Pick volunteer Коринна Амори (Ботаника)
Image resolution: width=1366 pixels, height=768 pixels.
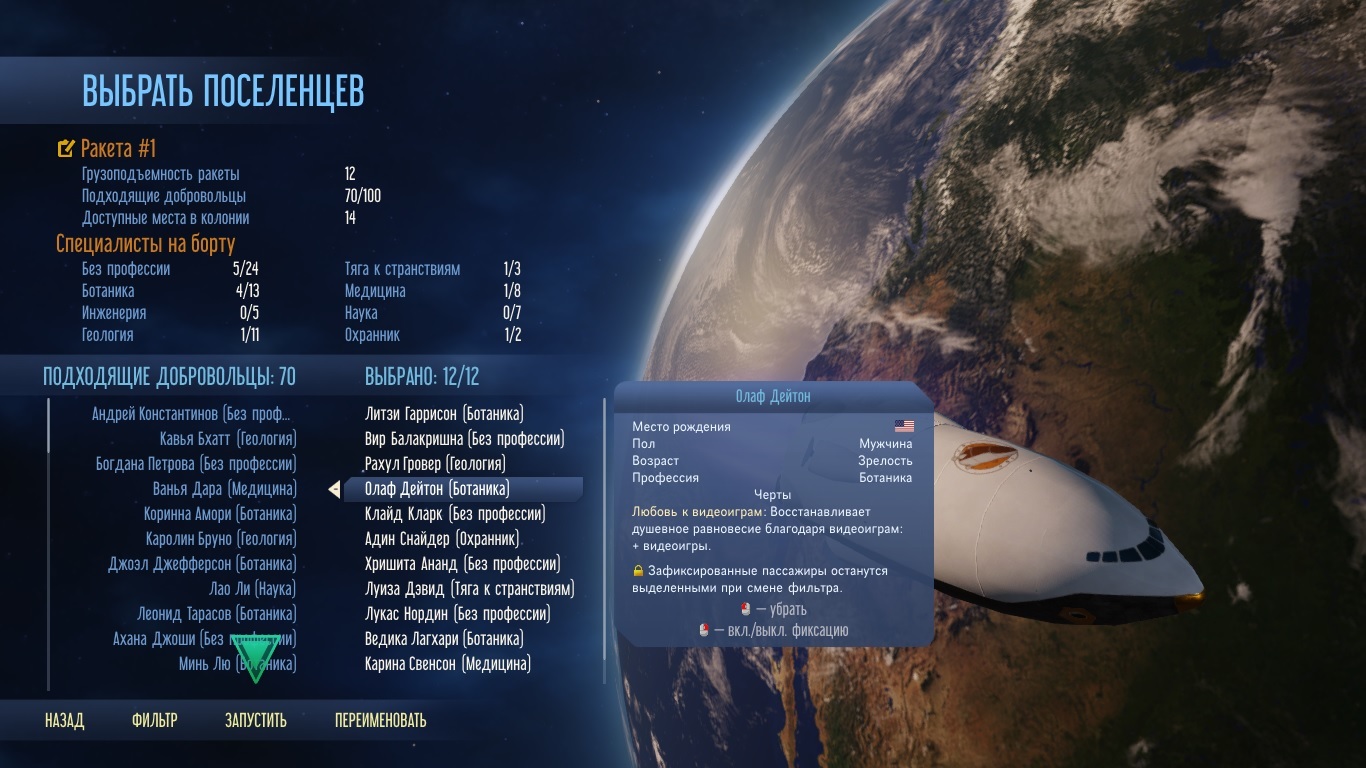tap(220, 514)
